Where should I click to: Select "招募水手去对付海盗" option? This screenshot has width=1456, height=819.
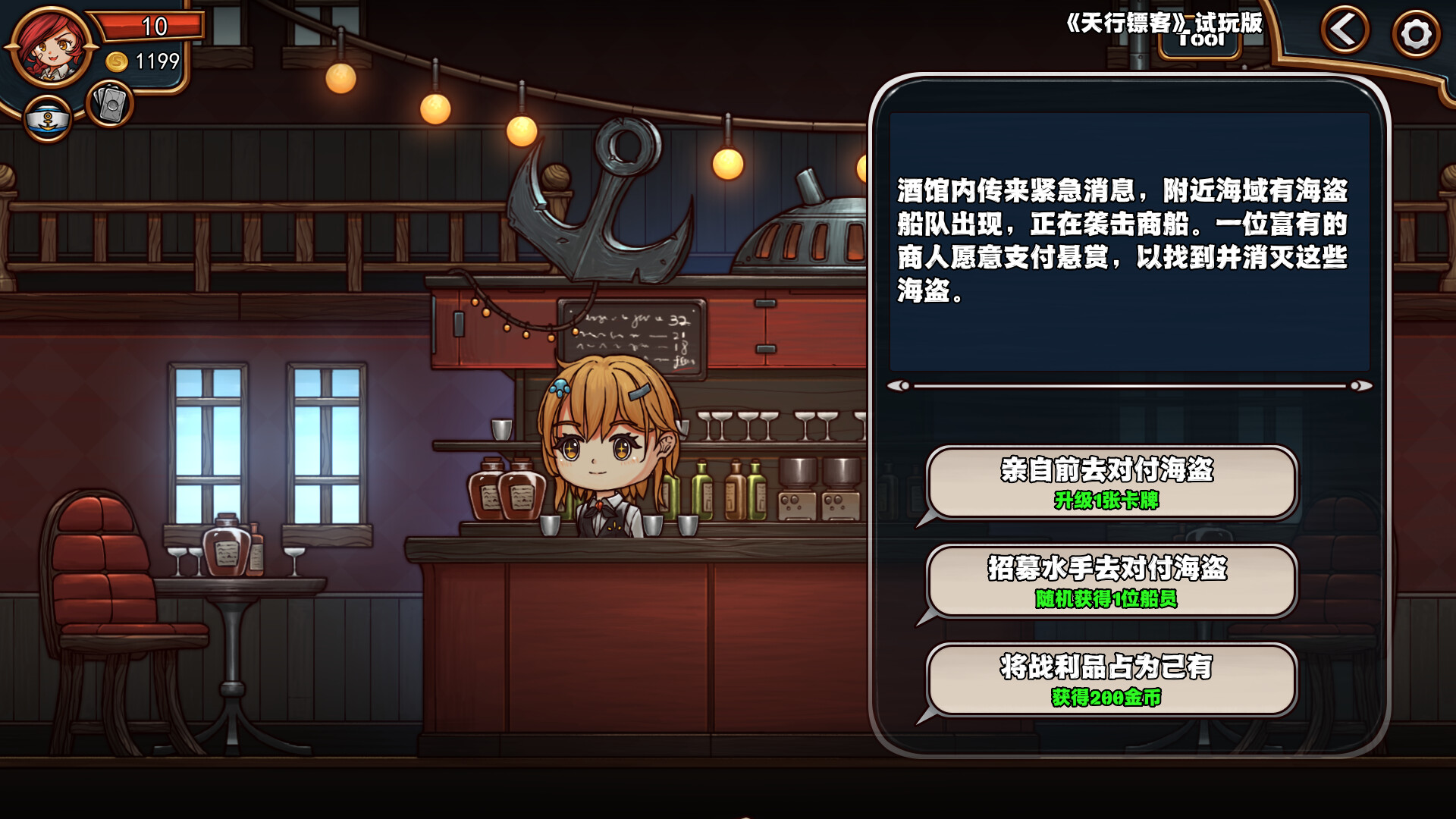point(1111,582)
